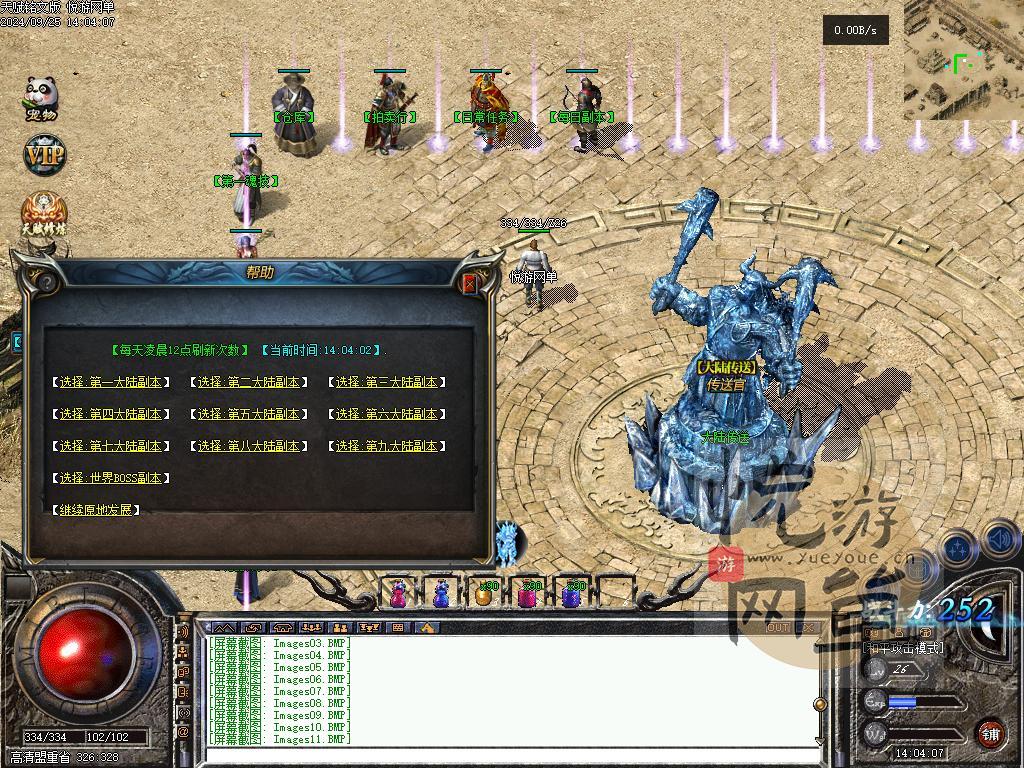Open the VIP panel
This screenshot has height=768, width=1024.
pos(44,155)
